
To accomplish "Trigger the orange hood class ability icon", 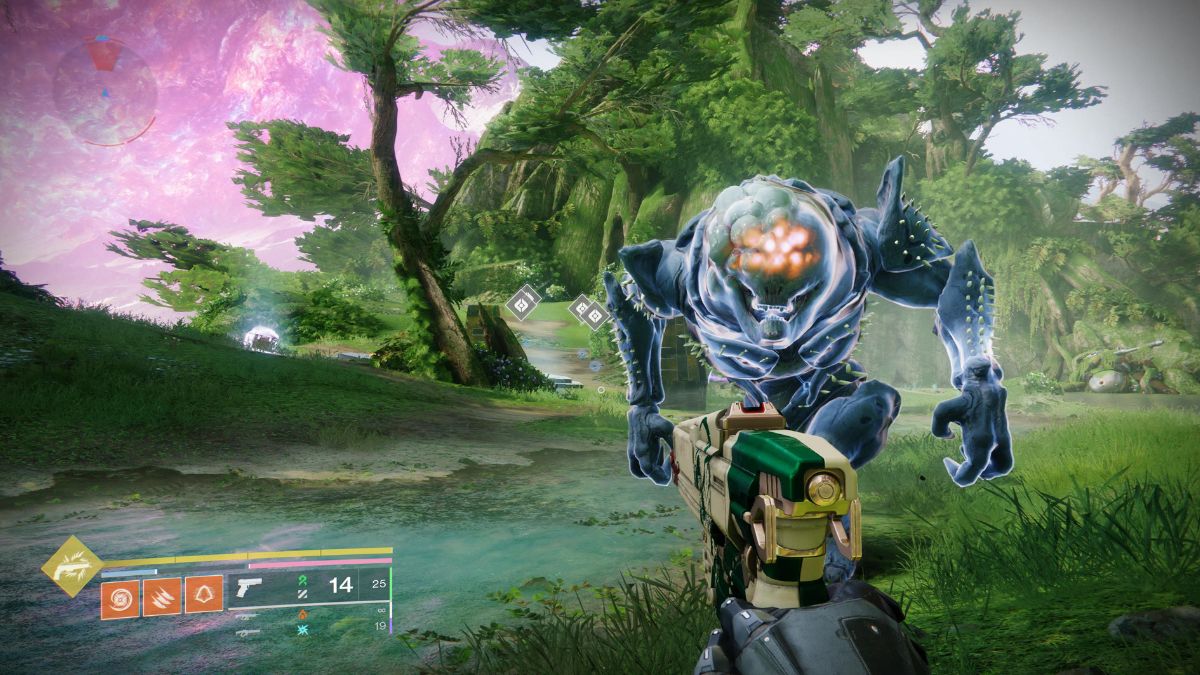I will pos(204,598).
